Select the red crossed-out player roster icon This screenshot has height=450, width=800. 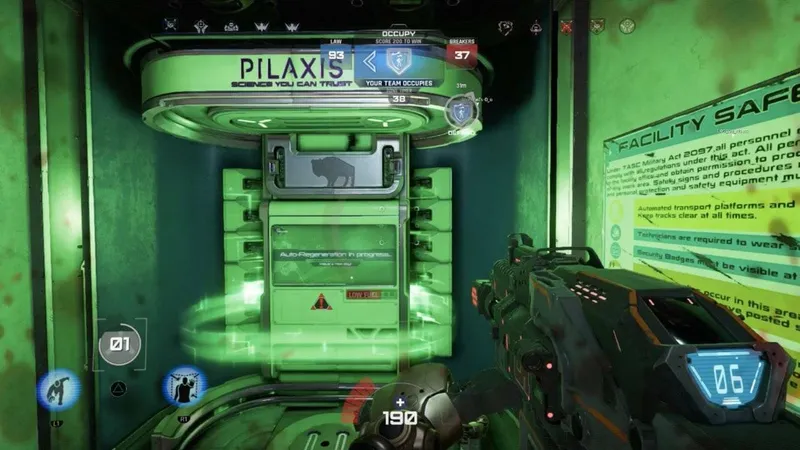(567, 26)
